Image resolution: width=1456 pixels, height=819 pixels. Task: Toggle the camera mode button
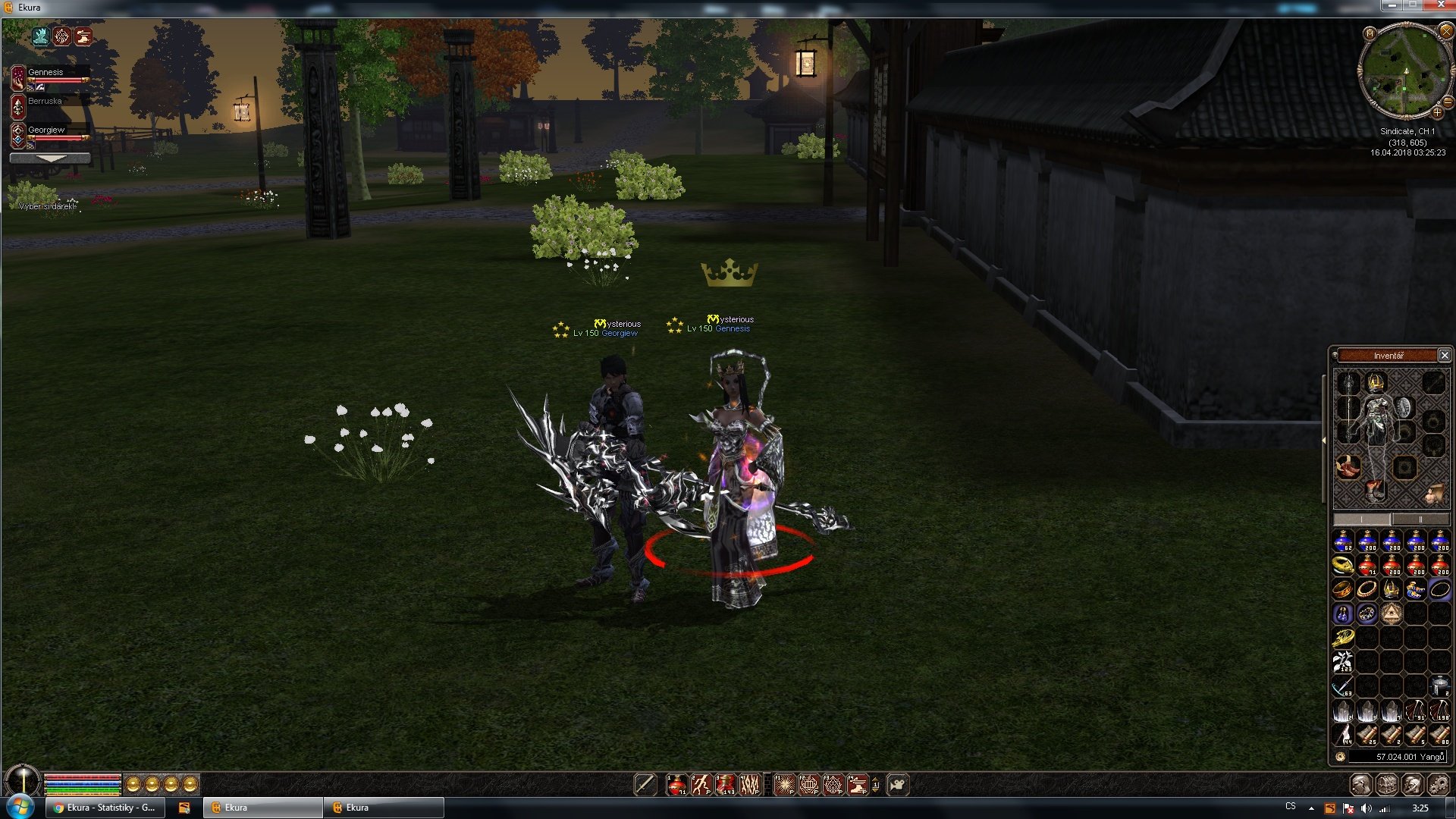click(x=897, y=785)
